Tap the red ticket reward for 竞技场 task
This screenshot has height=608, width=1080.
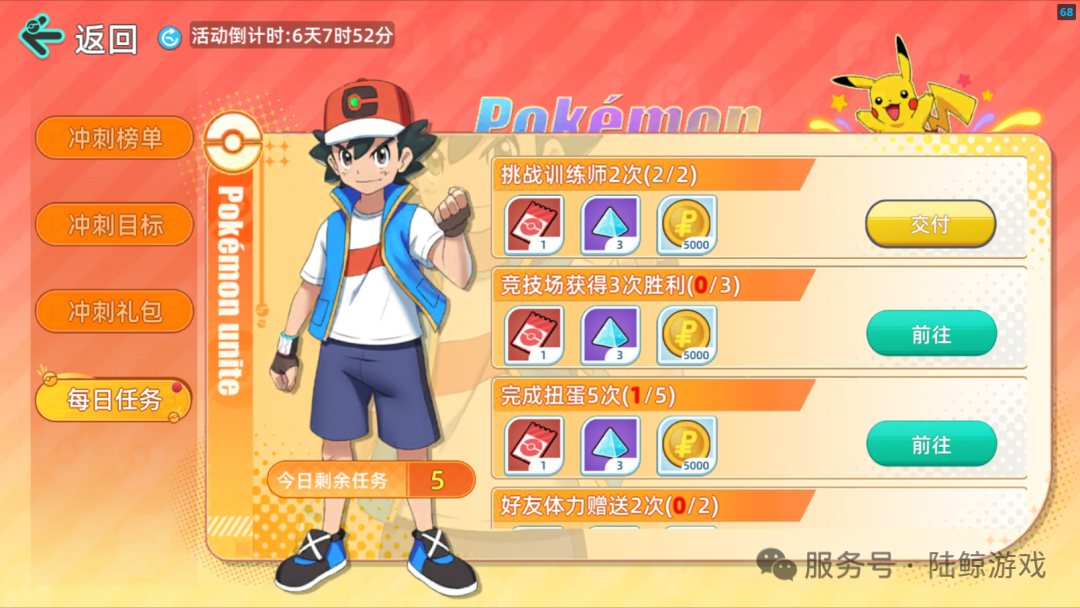pyautogui.click(x=534, y=335)
